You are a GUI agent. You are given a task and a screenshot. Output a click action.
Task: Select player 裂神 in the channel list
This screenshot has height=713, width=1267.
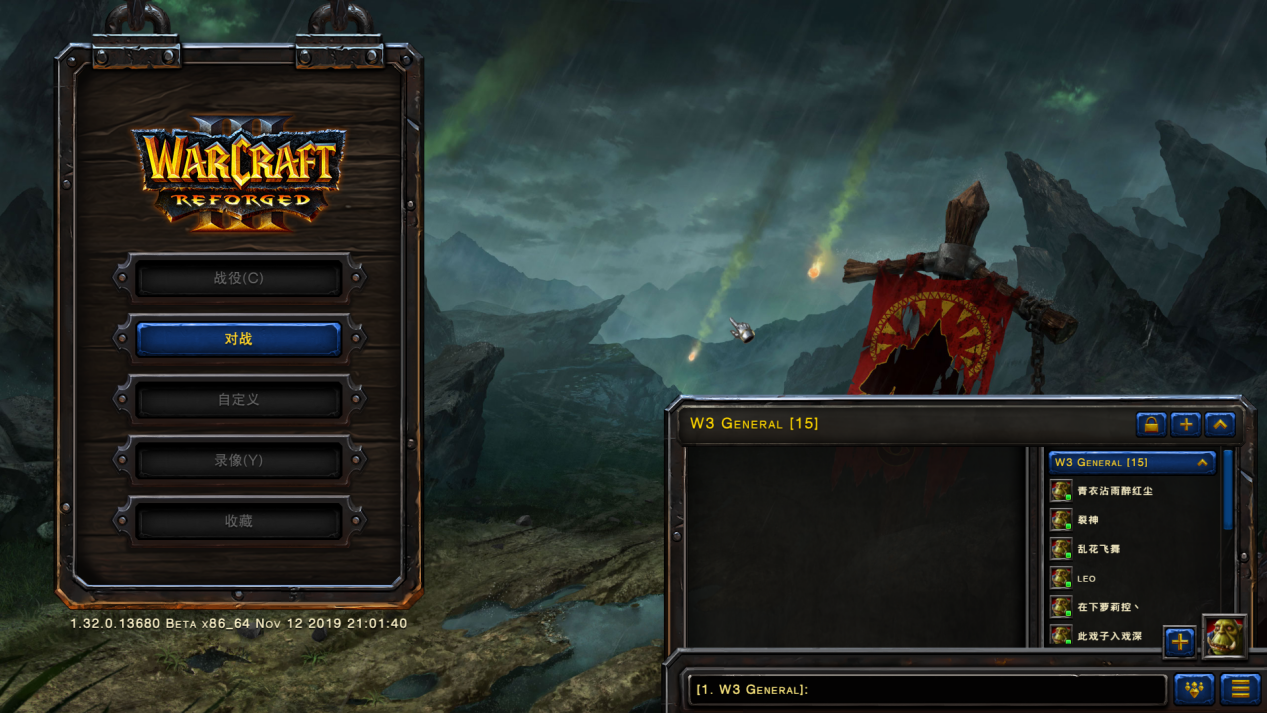tap(1088, 520)
